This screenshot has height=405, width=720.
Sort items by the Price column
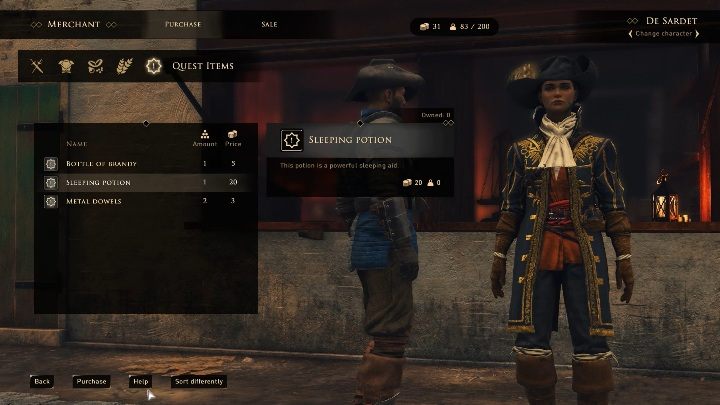coord(232,140)
